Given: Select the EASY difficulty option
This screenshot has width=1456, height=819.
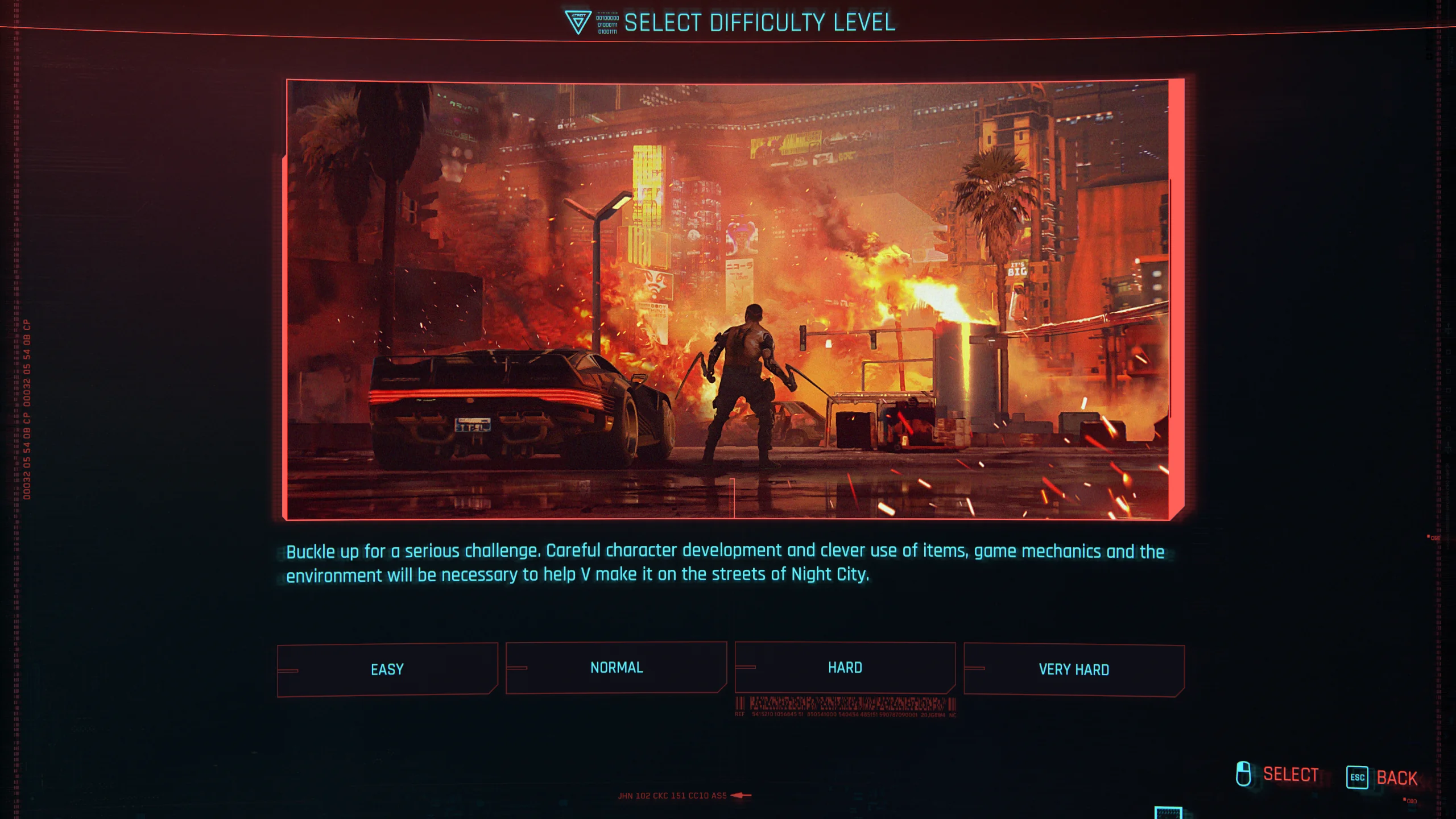Looking at the screenshot, I should pyautogui.click(x=387, y=669).
